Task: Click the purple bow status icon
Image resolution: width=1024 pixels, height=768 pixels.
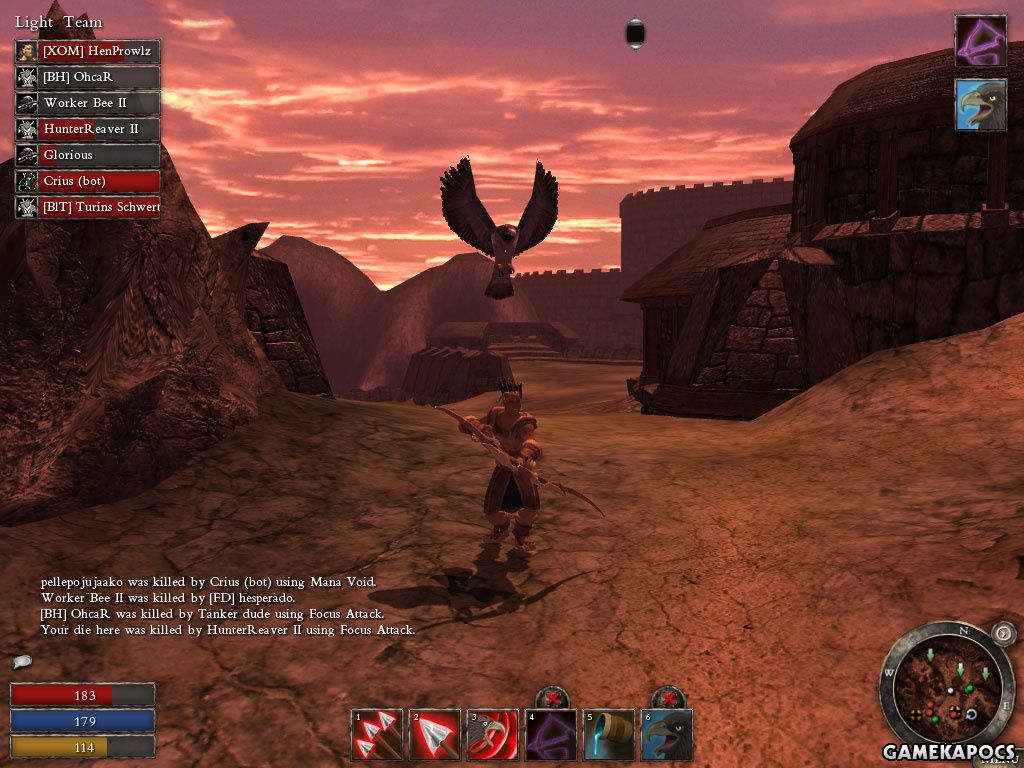Action: pyautogui.click(x=980, y=41)
